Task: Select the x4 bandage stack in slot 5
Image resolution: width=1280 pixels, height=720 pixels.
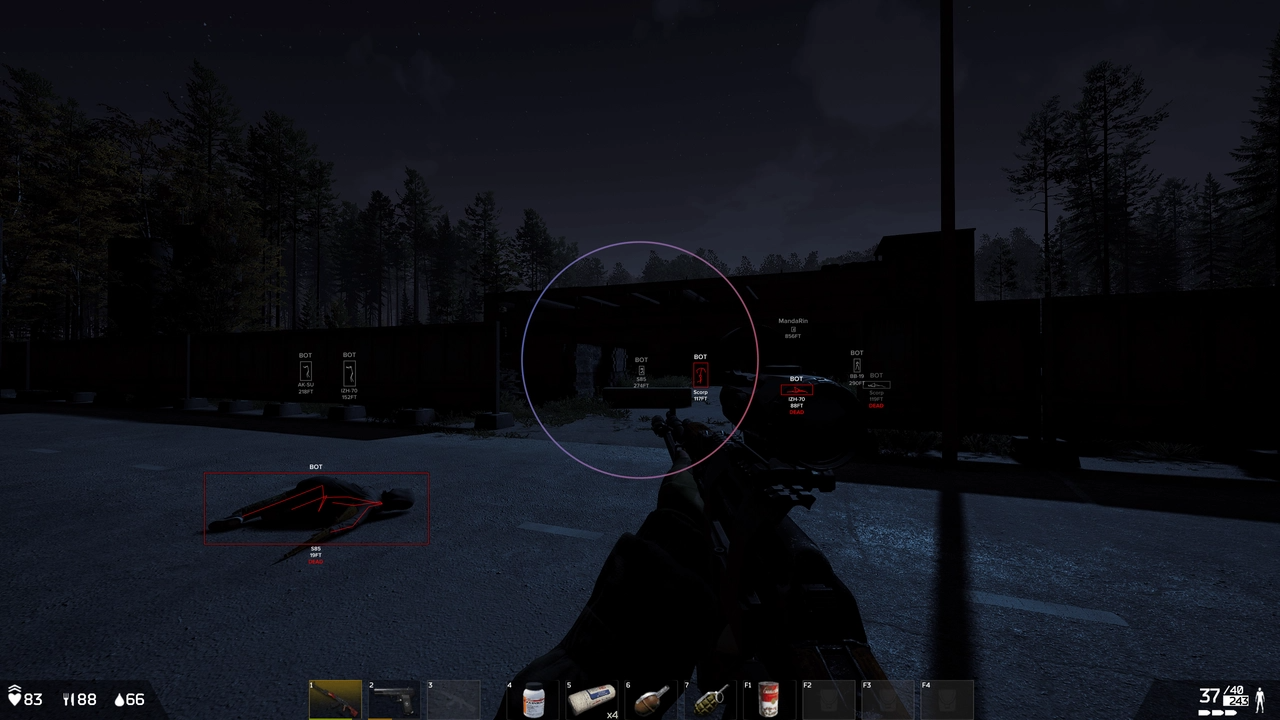Action: pyautogui.click(x=593, y=698)
